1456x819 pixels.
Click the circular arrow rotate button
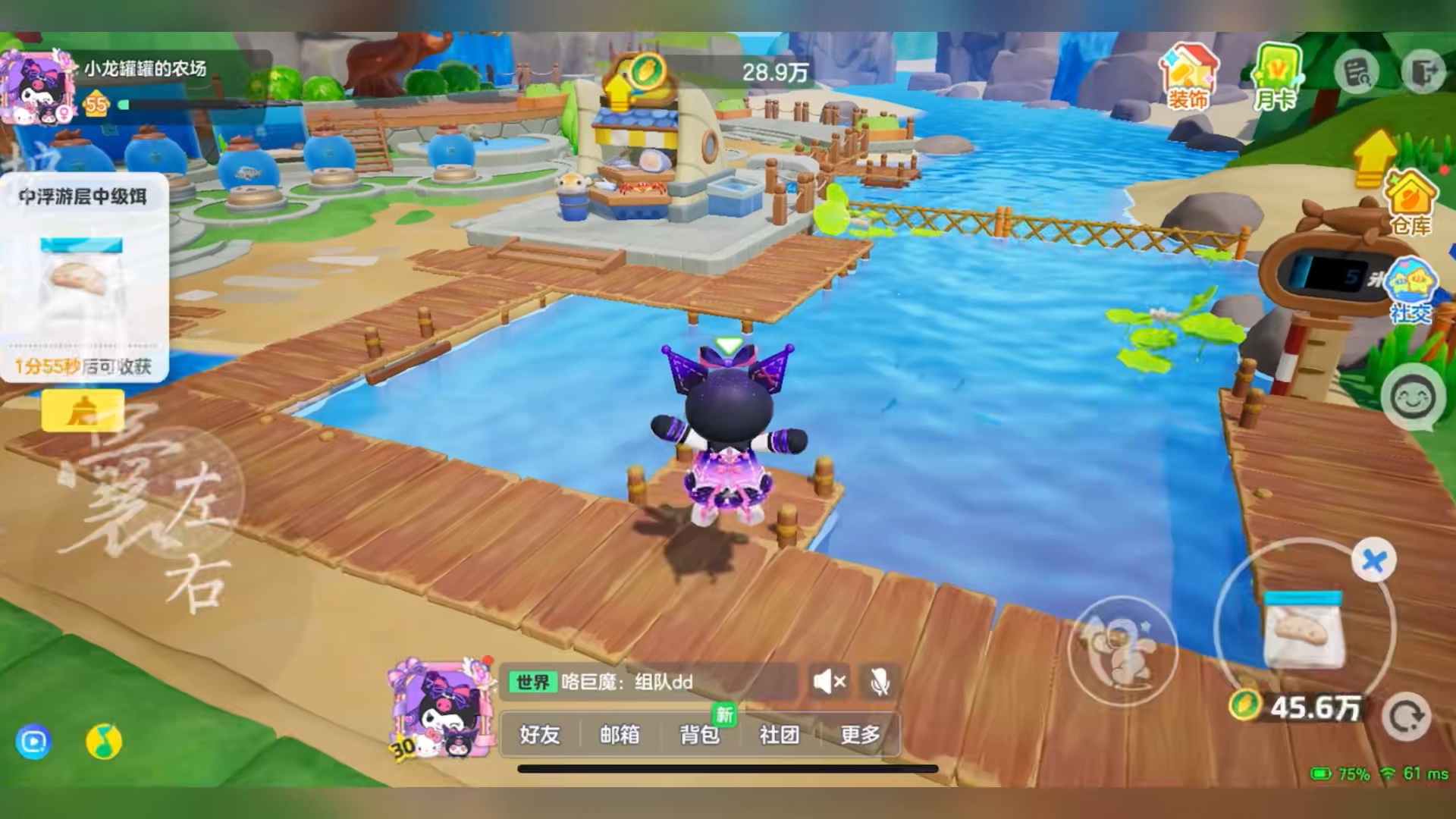pos(1407,717)
